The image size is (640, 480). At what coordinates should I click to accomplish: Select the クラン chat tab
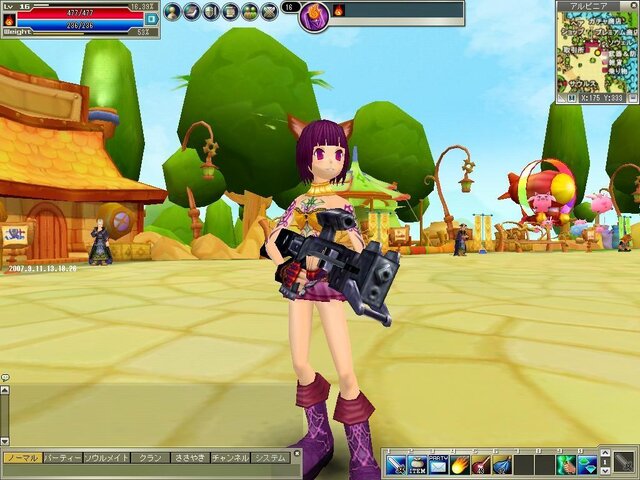[x=150, y=457]
